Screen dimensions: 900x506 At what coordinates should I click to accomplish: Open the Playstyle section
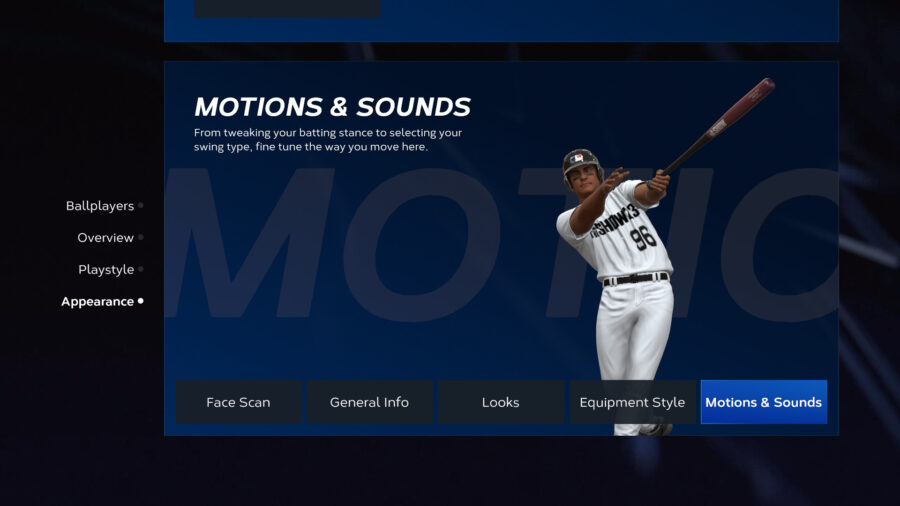click(106, 270)
